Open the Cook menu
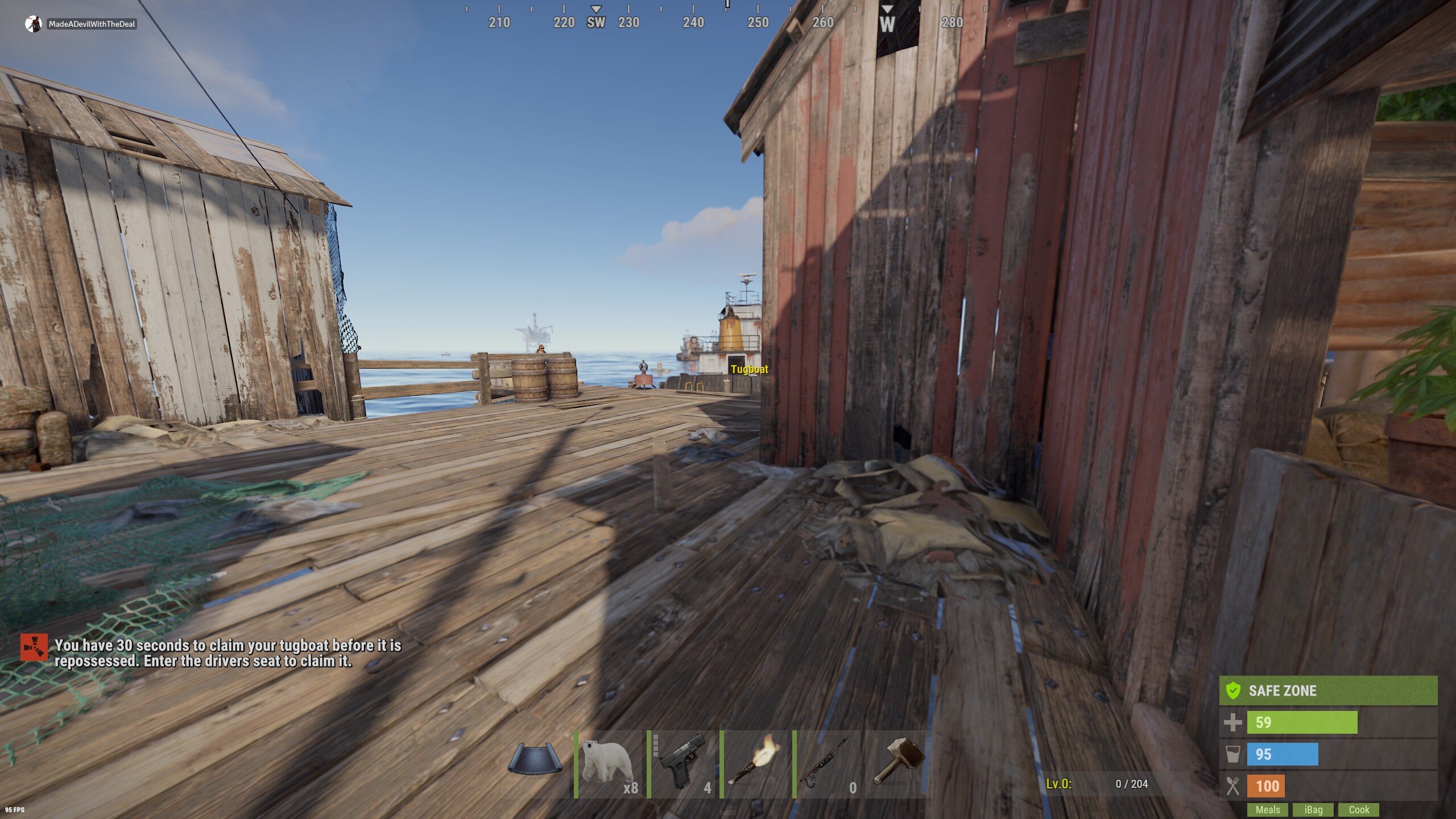Screen dimensions: 1456x819 click(x=1359, y=809)
